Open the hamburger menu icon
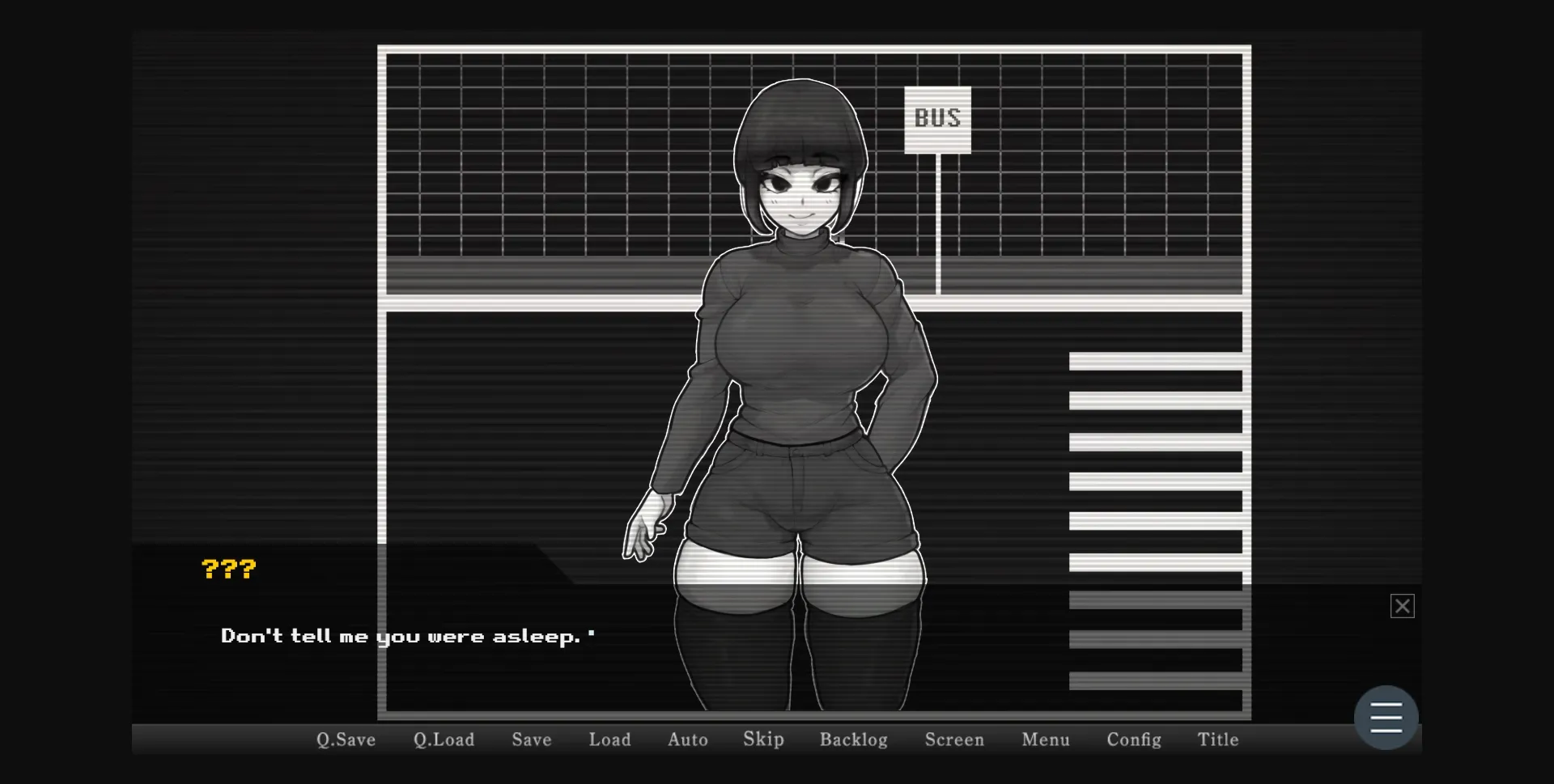Viewport: 1554px width, 784px height. click(1386, 717)
